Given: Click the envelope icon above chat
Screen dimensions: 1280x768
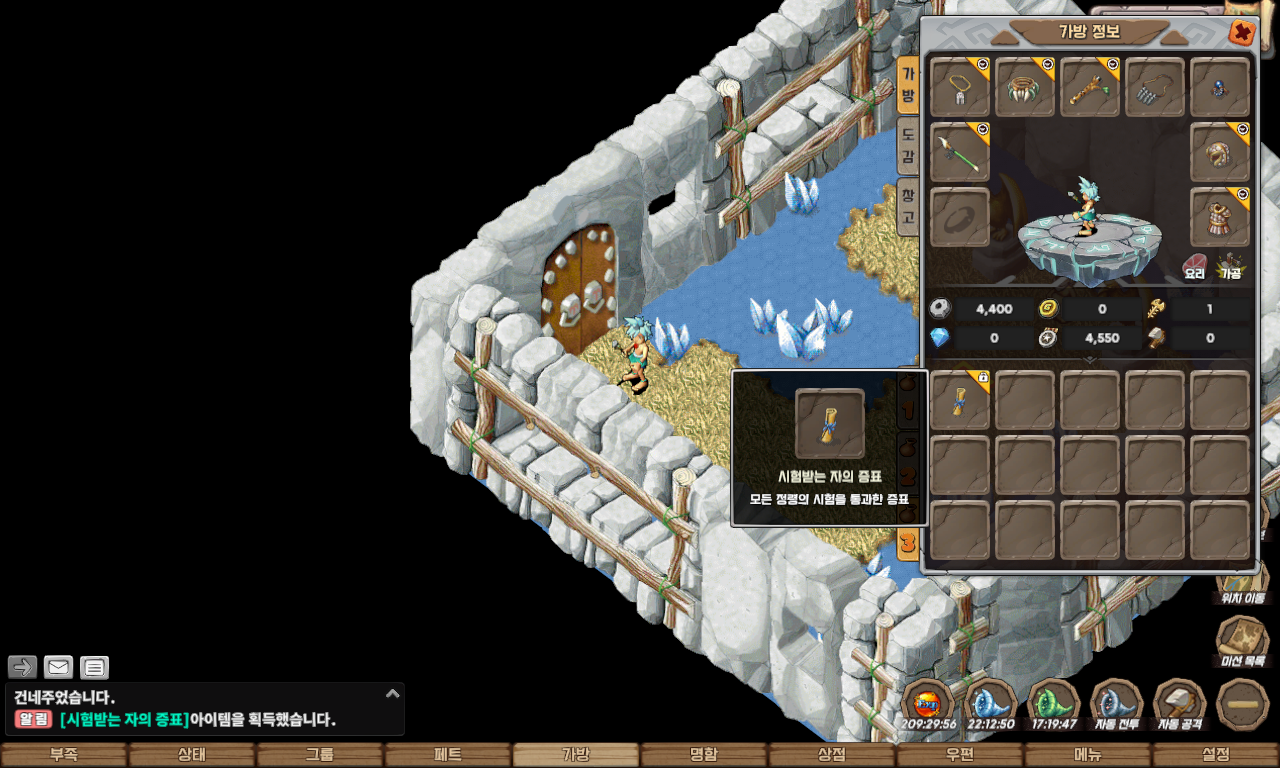Looking at the screenshot, I should click(x=59, y=667).
